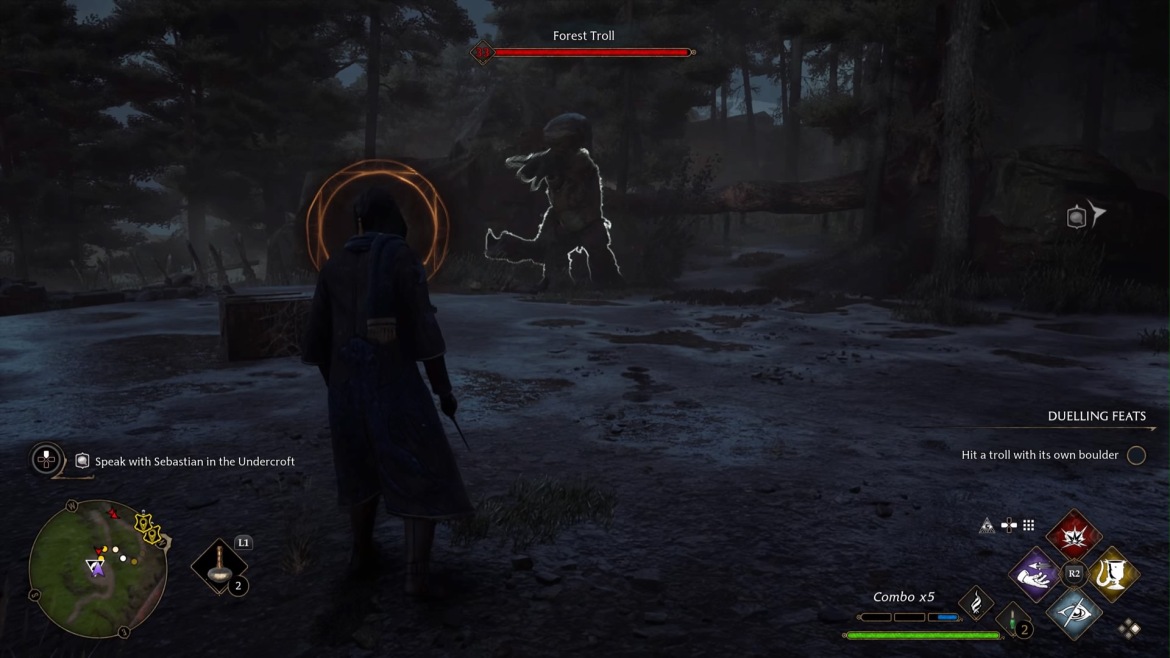Open the nine-dot grid menu icon
Viewport: 1170px width, 658px height.
(1028, 525)
